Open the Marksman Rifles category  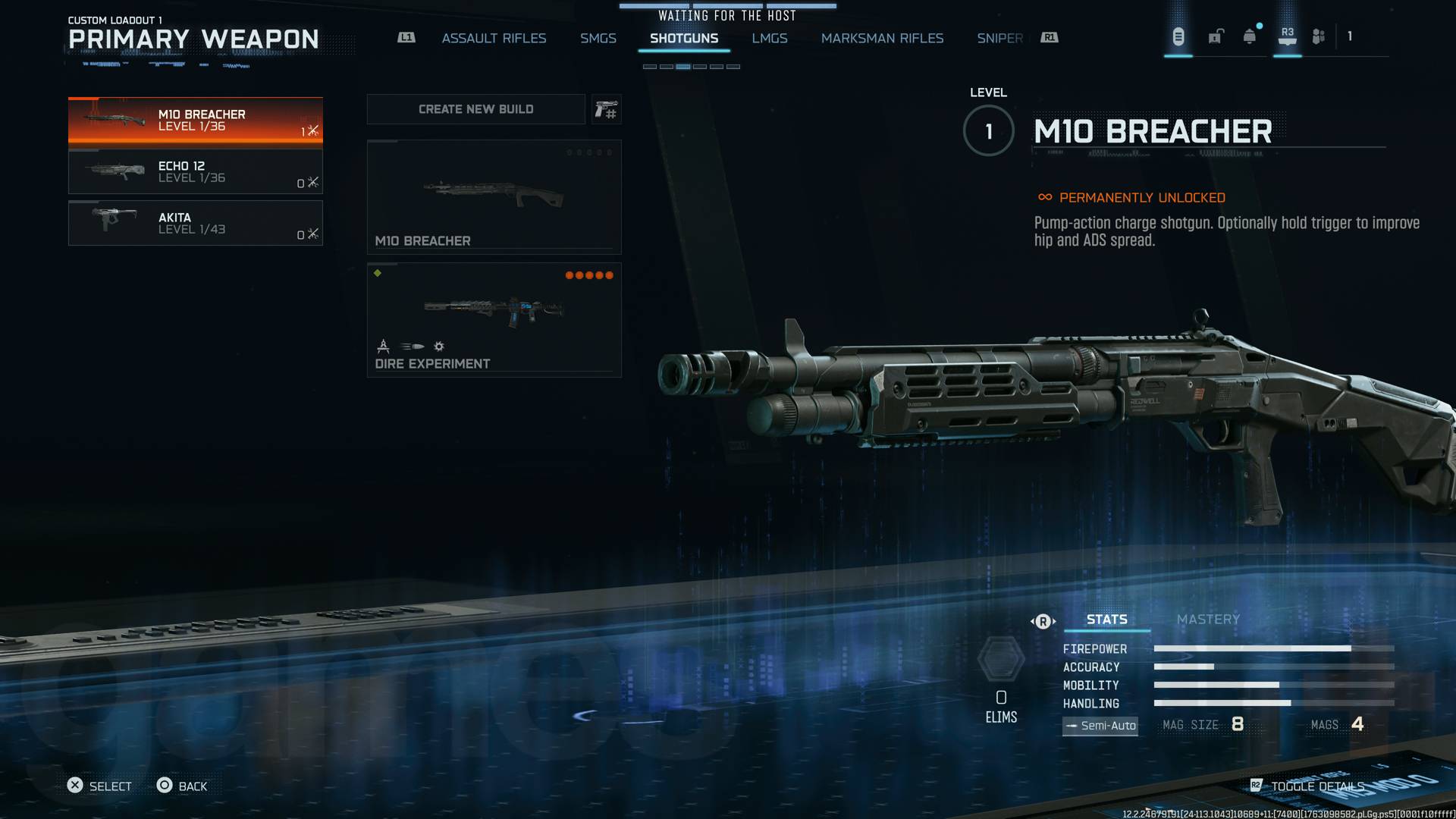click(883, 38)
